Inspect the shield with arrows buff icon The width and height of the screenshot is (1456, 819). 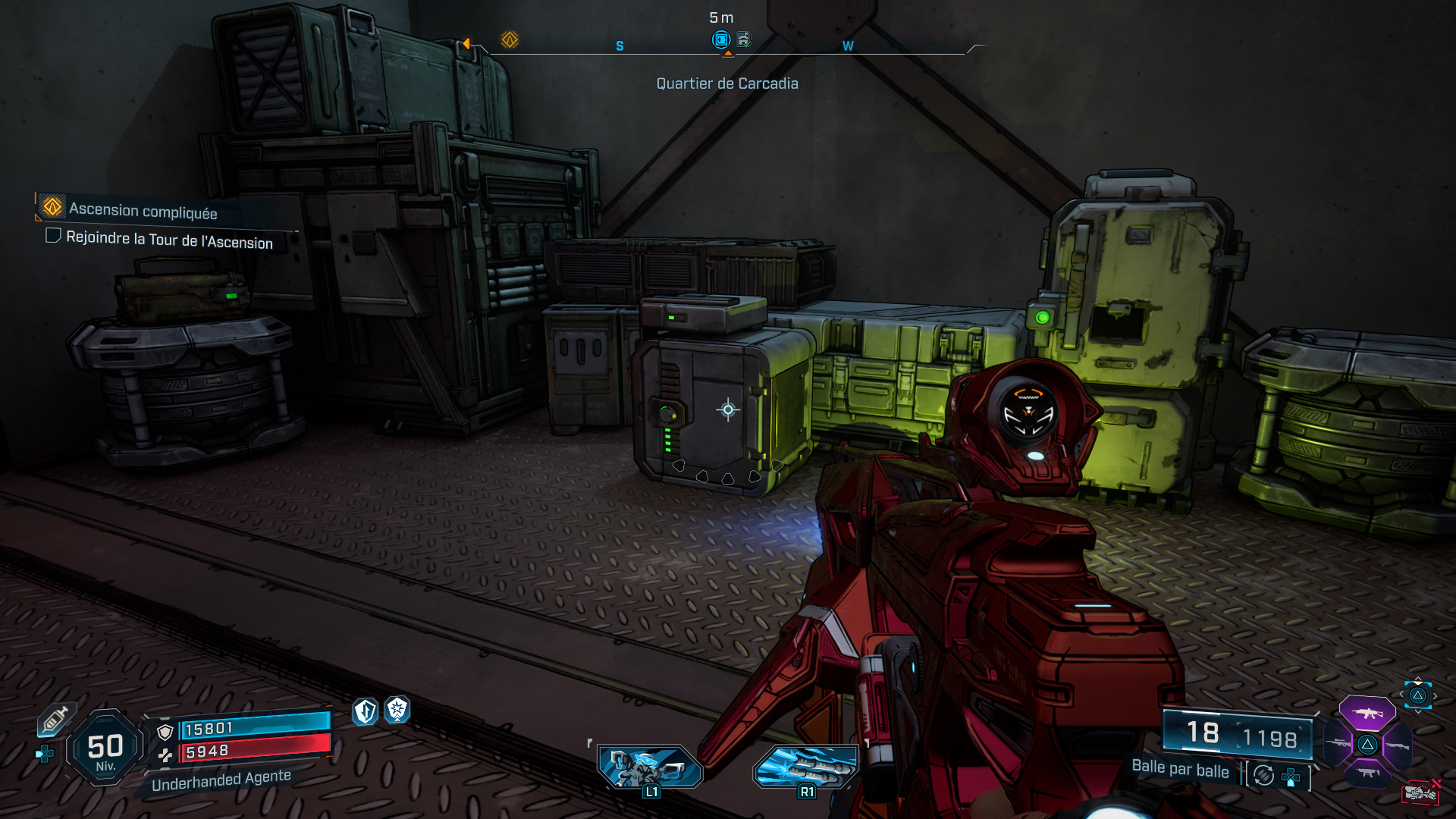coord(366,711)
